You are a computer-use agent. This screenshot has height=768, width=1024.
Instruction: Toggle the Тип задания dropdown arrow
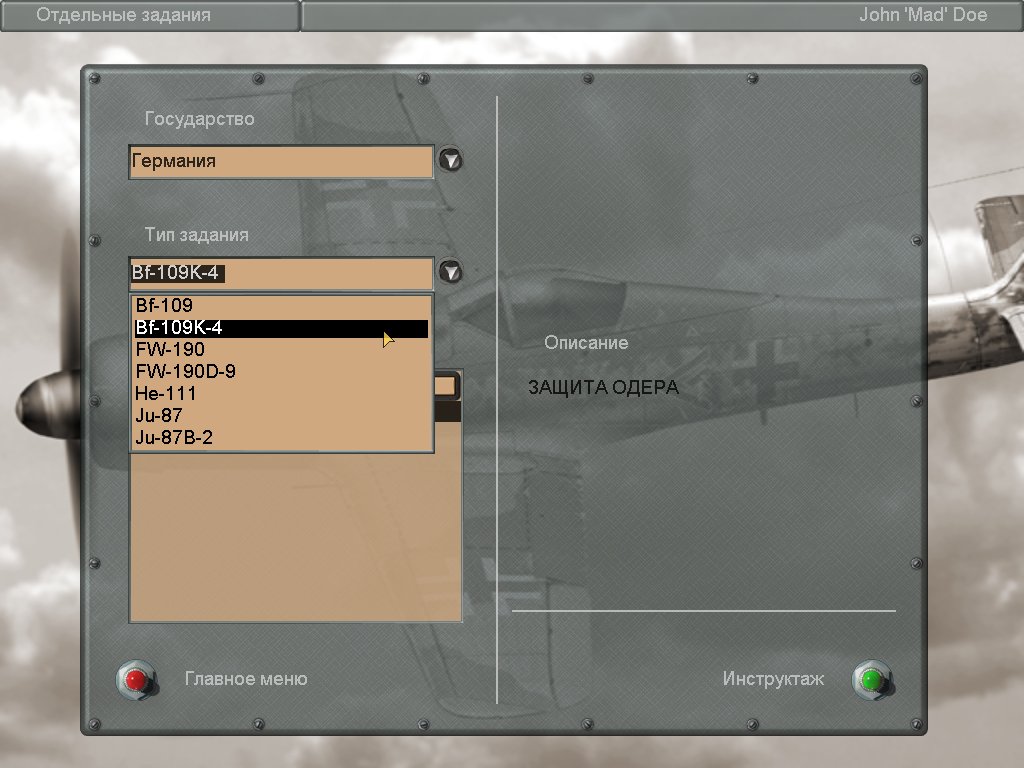tap(452, 272)
